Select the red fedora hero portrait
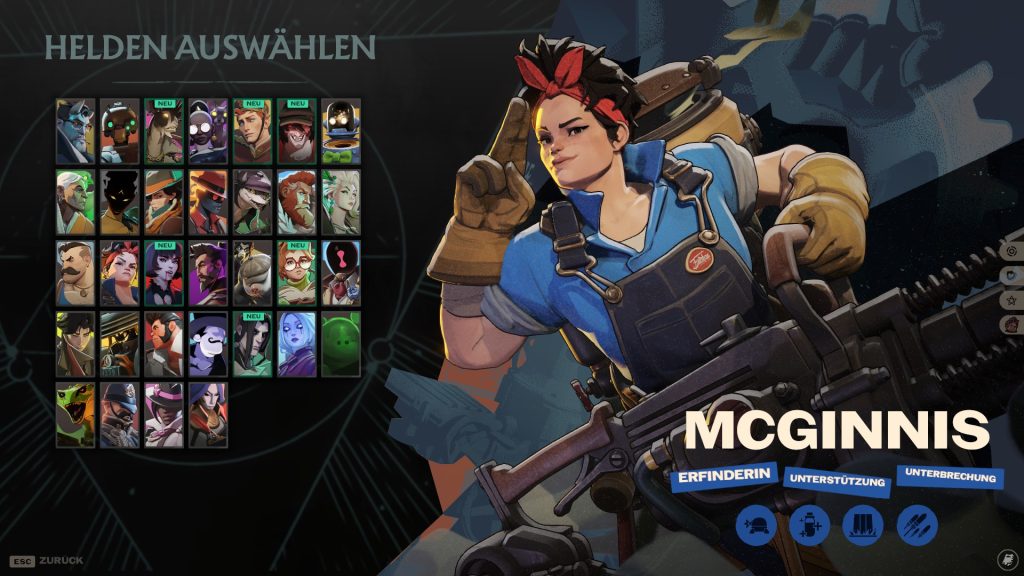Image resolution: width=1024 pixels, height=576 pixels. [208, 202]
